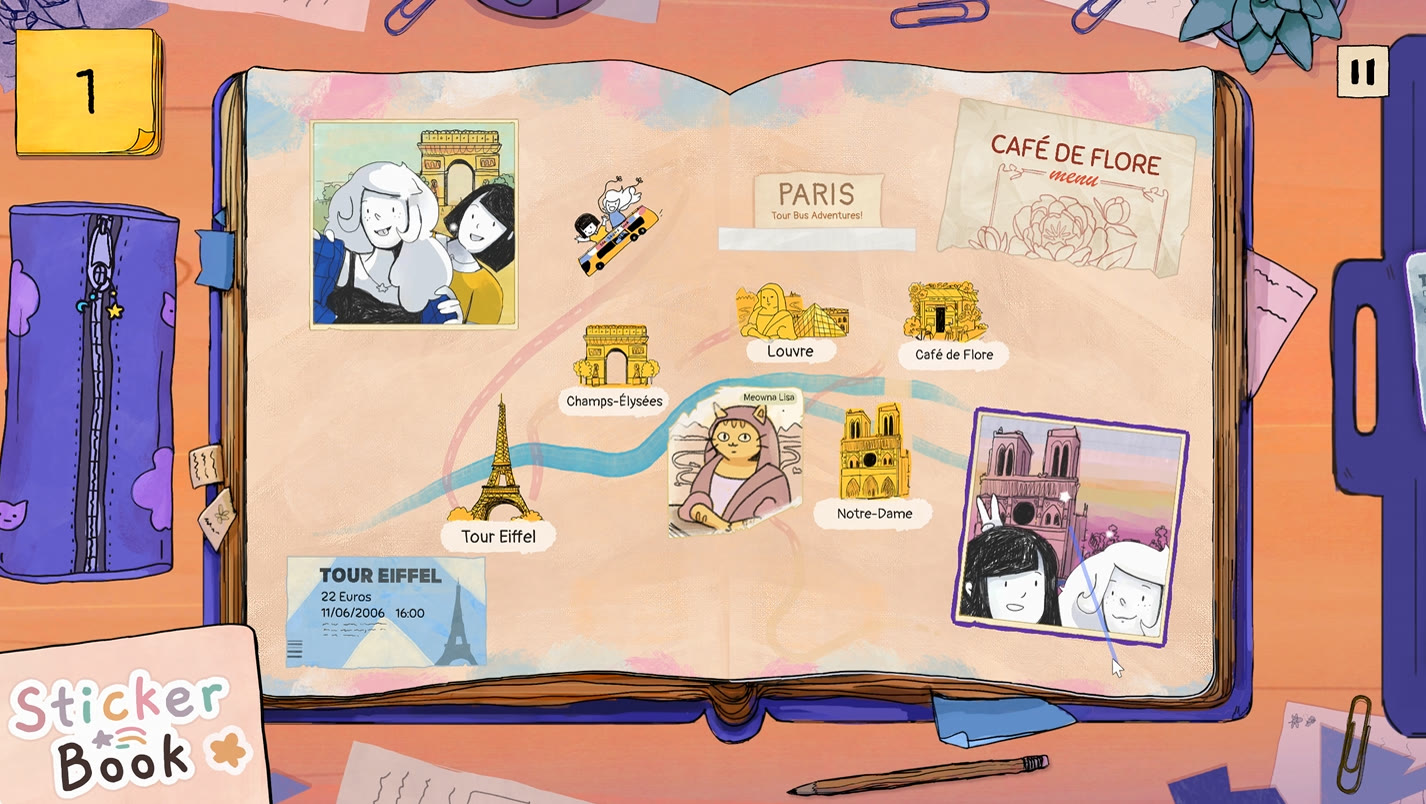
Task: Pause the game
Action: (1362, 72)
